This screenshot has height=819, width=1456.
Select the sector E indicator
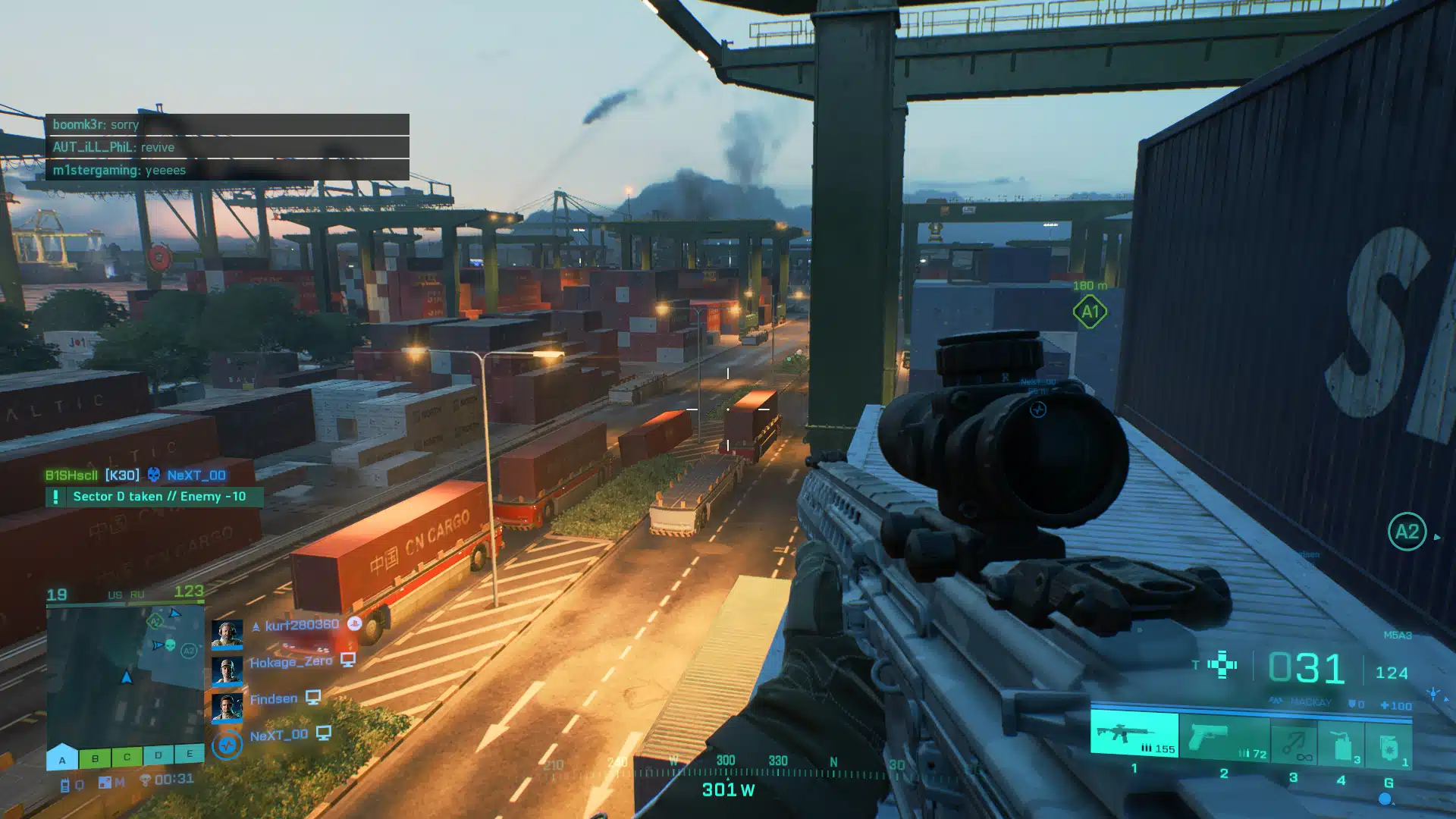[190, 753]
